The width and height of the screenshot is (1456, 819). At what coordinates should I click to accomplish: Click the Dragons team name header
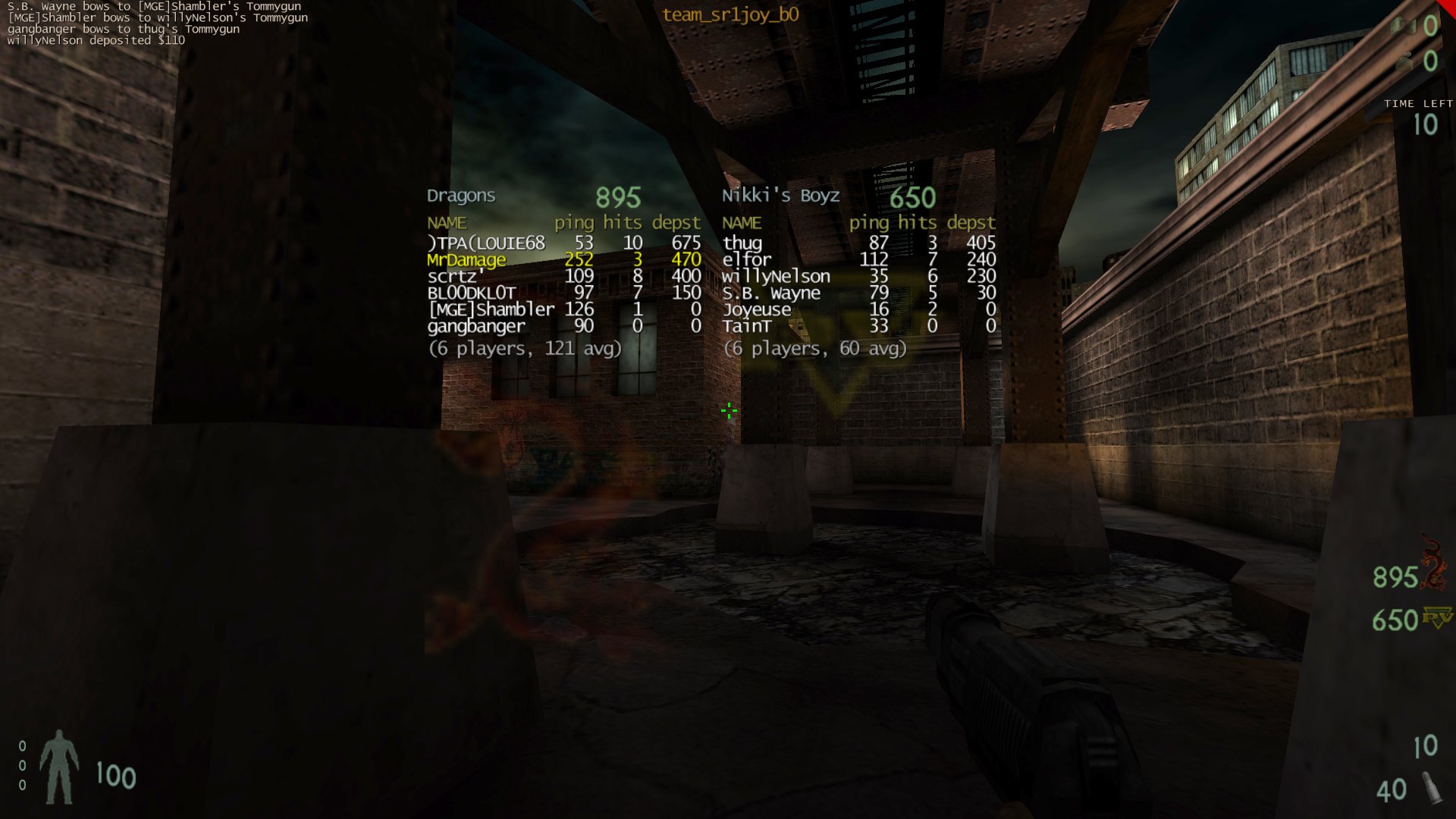[461, 196]
